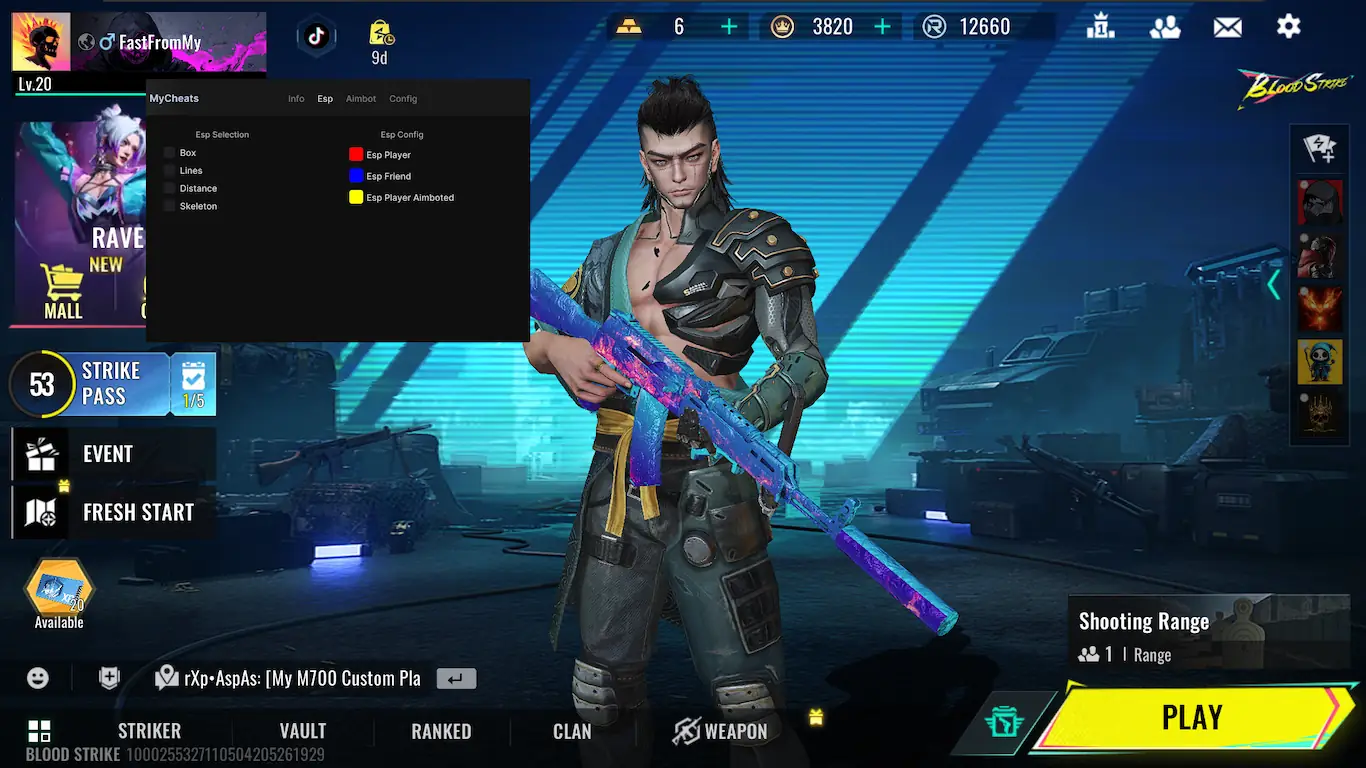Switch to the Config tab in MyCheats overlay

(x=403, y=99)
